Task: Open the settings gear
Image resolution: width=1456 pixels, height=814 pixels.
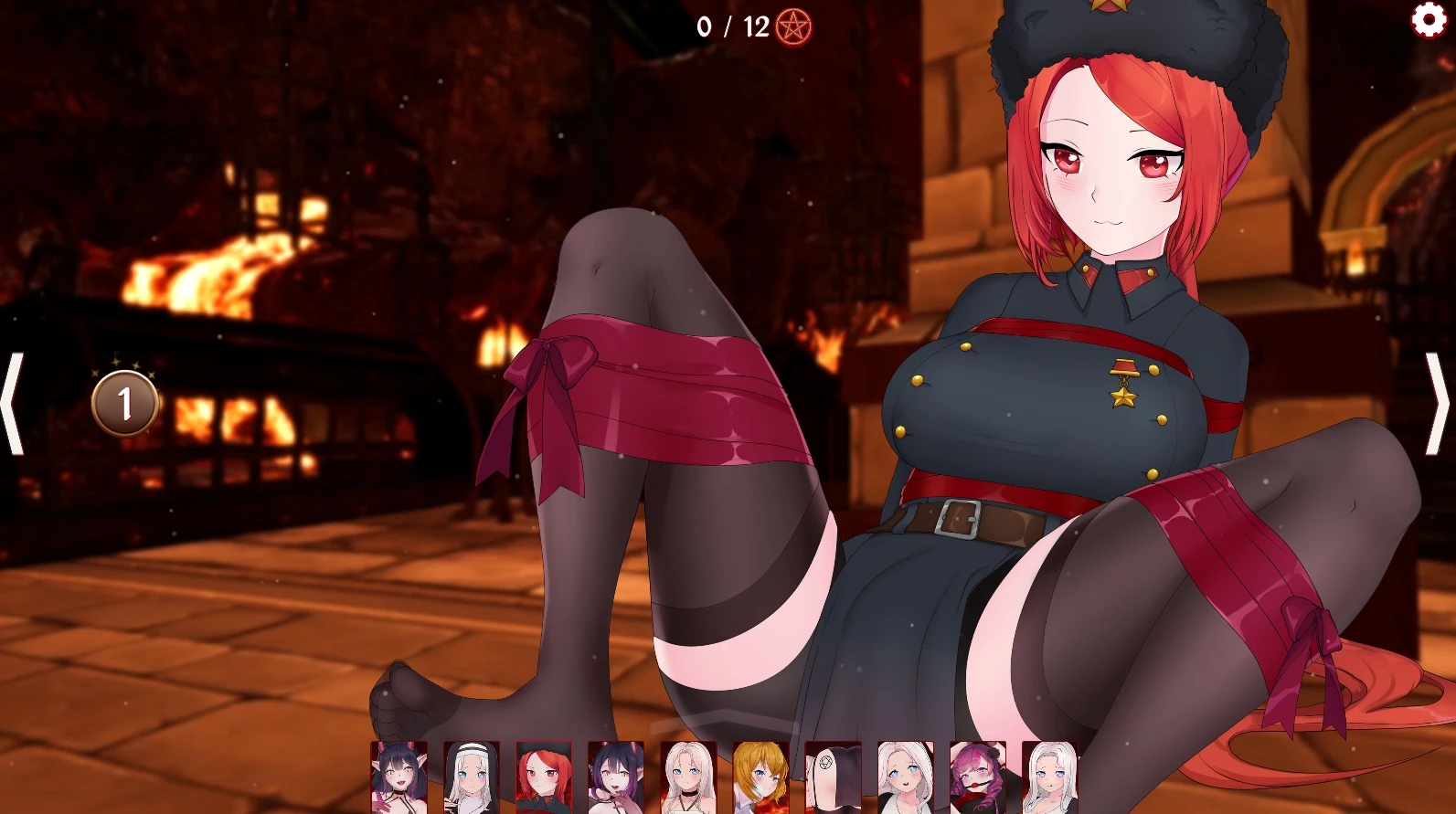Action: [1429, 19]
